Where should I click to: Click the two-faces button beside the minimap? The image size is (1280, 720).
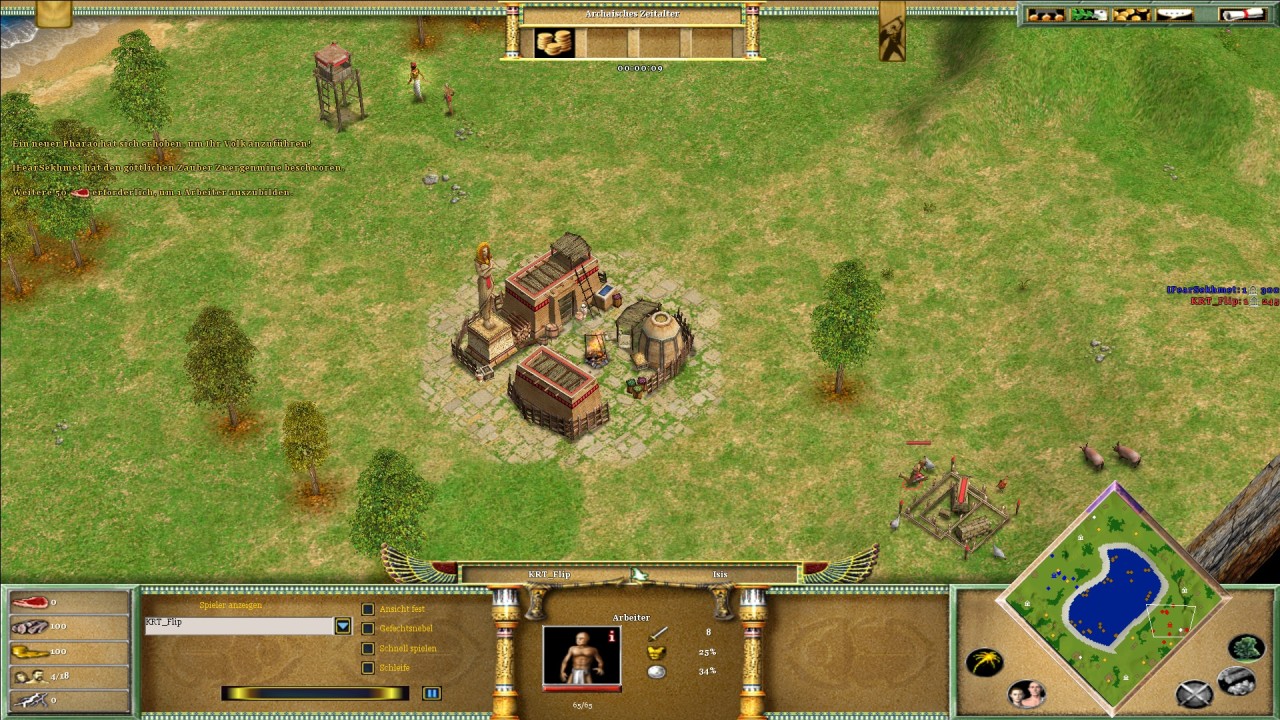(1026, 692)
